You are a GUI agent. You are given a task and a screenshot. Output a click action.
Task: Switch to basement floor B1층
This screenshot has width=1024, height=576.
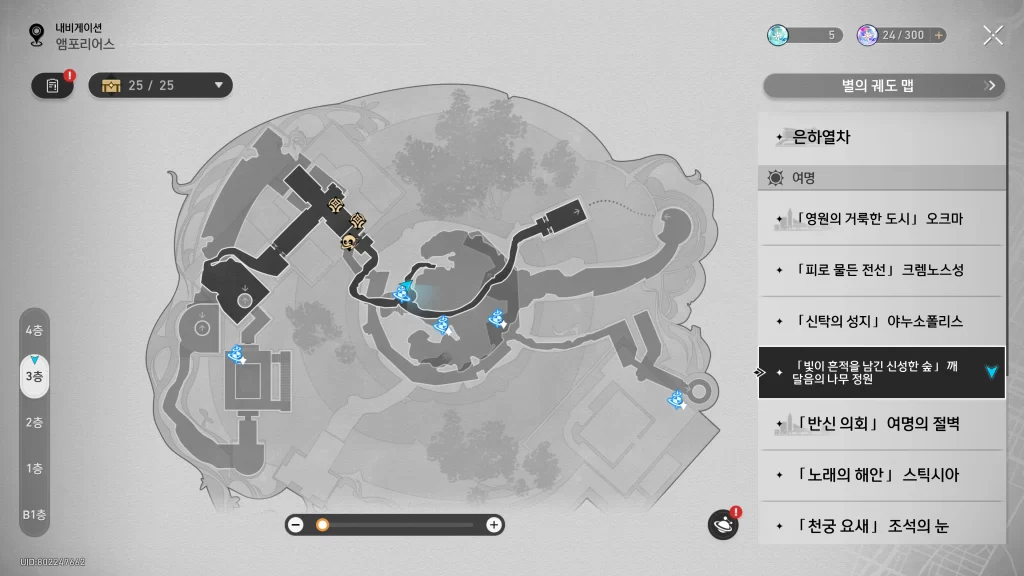pos(34,514)
